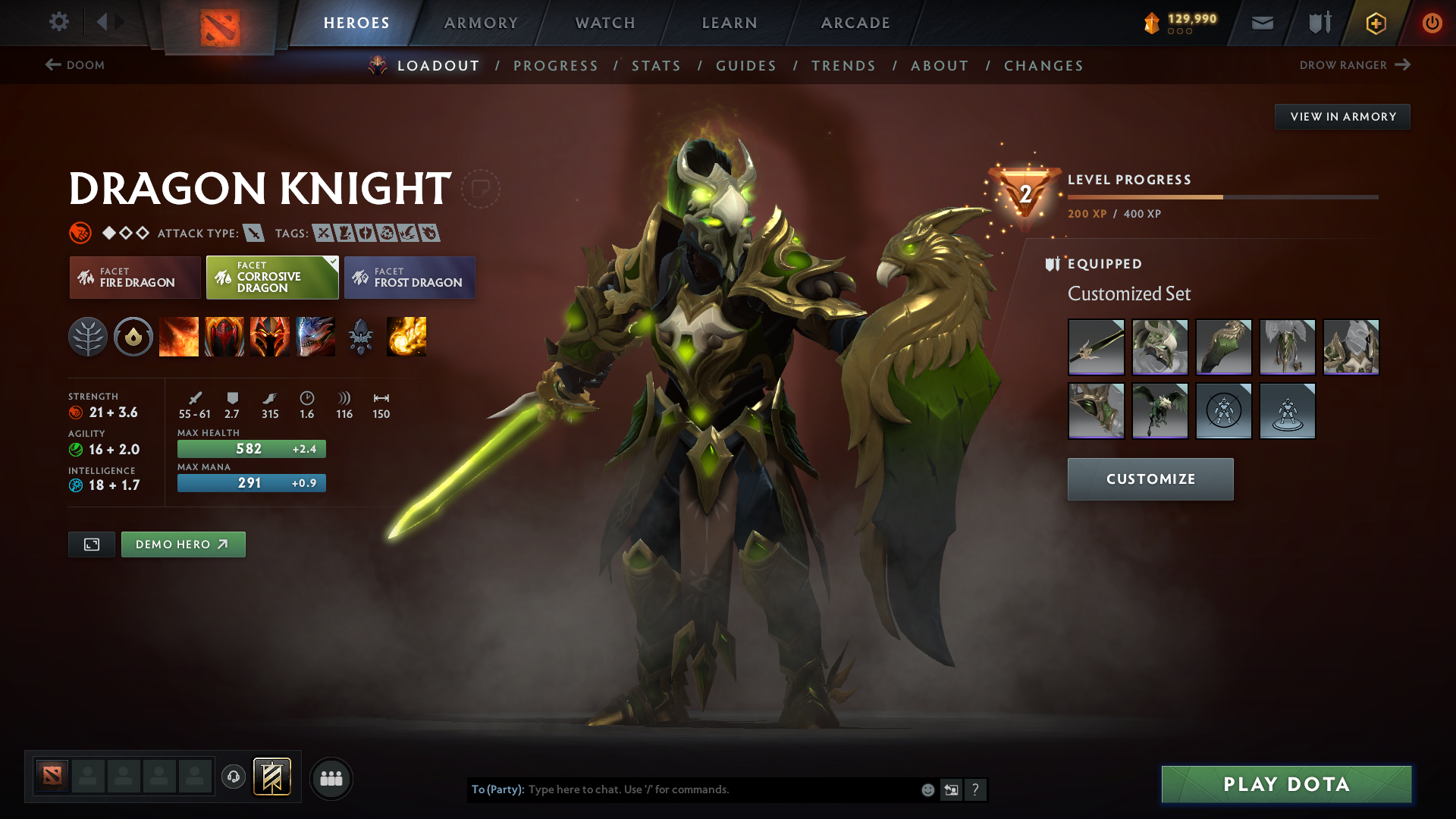
Task: Go back to Doom via back arrow
Action: pos(52,65)
